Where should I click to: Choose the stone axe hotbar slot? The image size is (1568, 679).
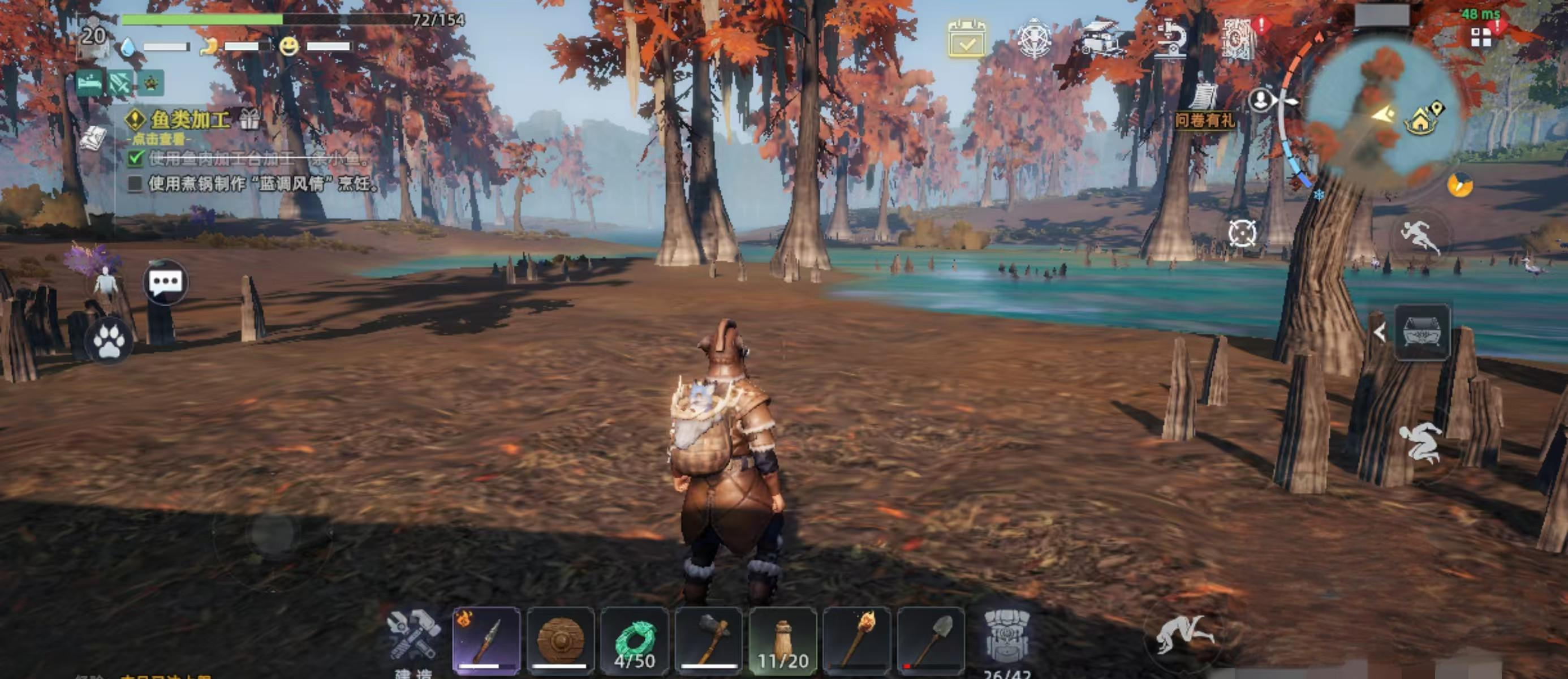point(709,640)
